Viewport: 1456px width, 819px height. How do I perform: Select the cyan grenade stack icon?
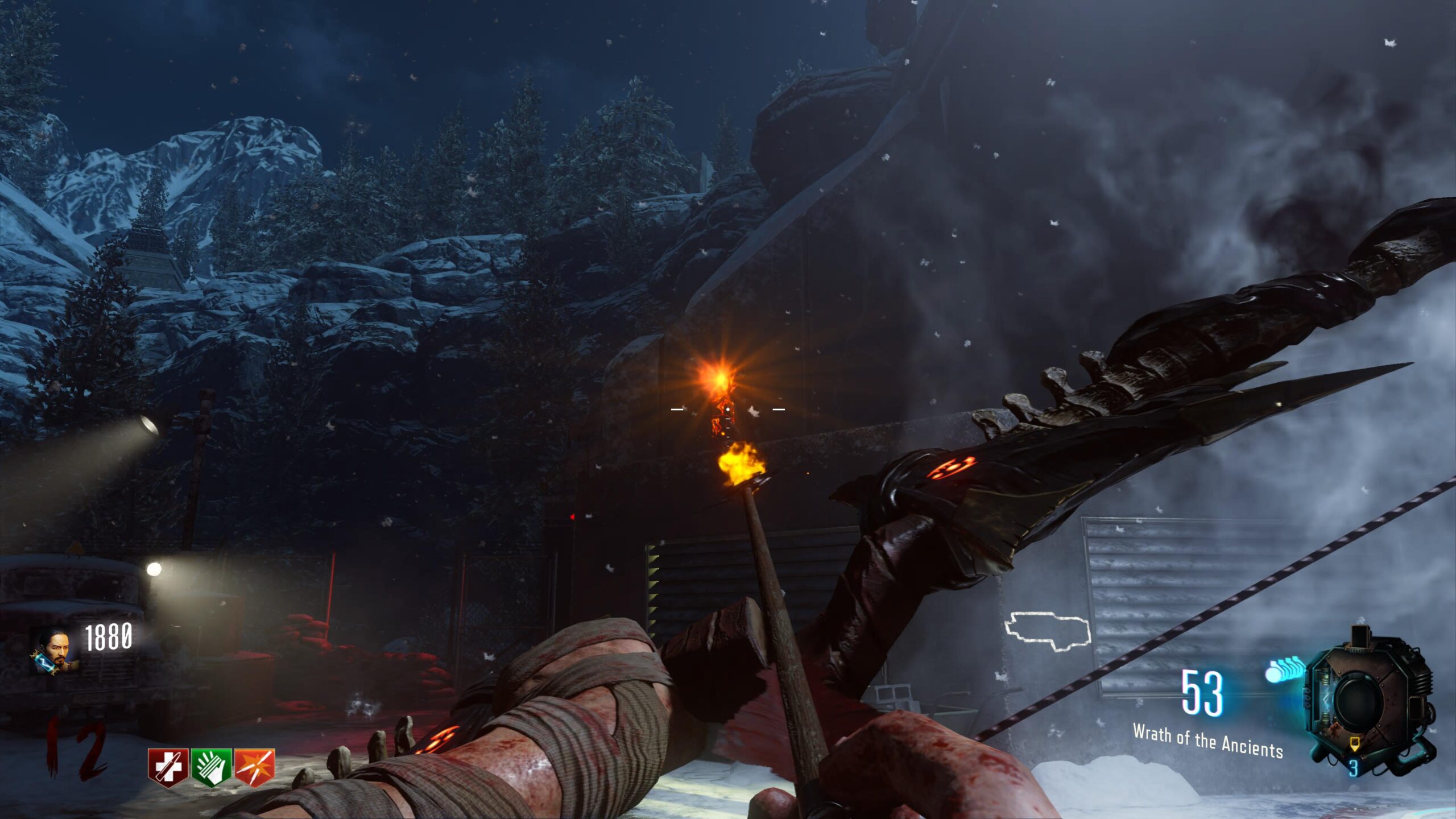(x=1285, y=669)
